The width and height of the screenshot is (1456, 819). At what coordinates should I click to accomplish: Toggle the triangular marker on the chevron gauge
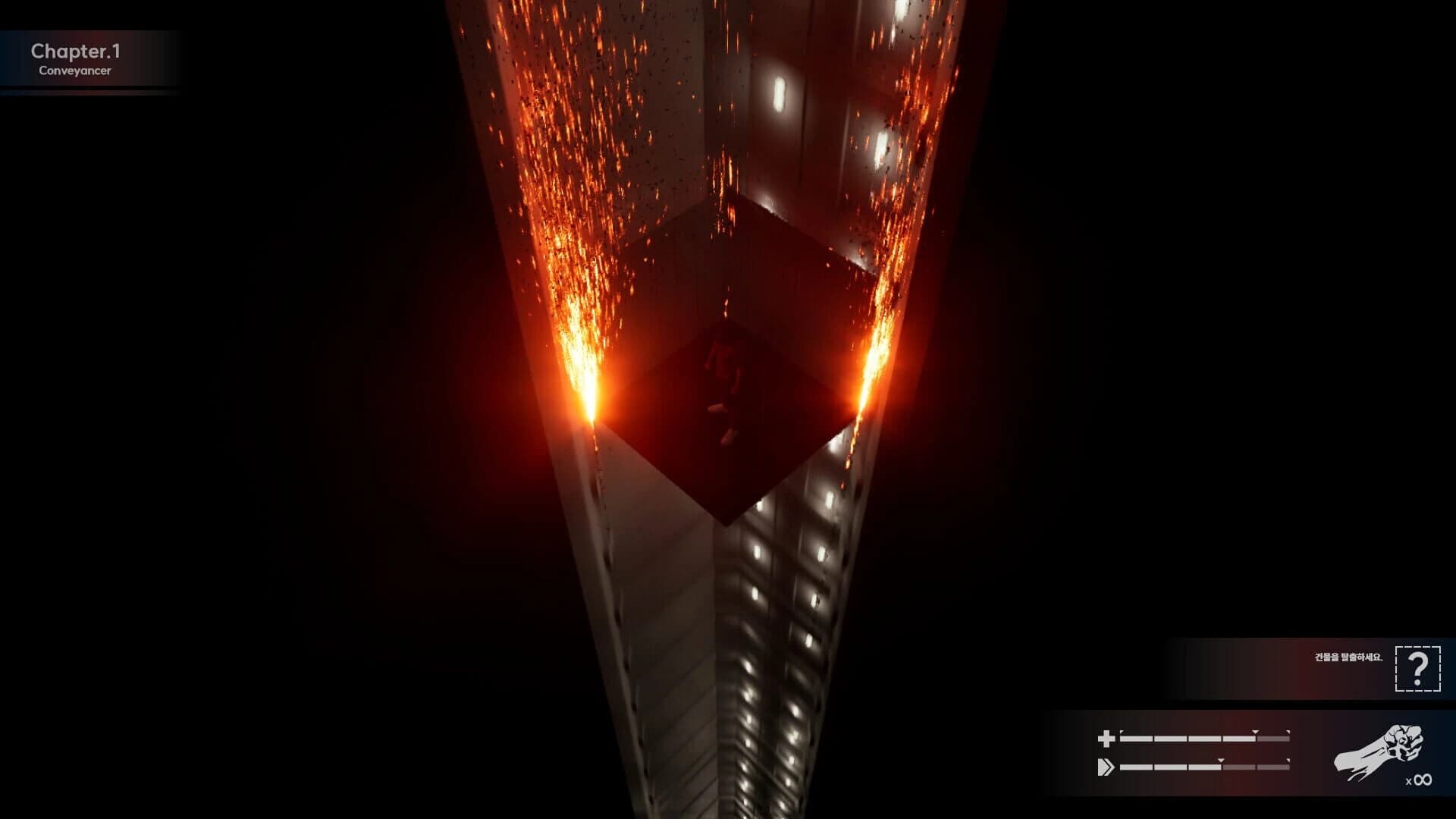1219,761
